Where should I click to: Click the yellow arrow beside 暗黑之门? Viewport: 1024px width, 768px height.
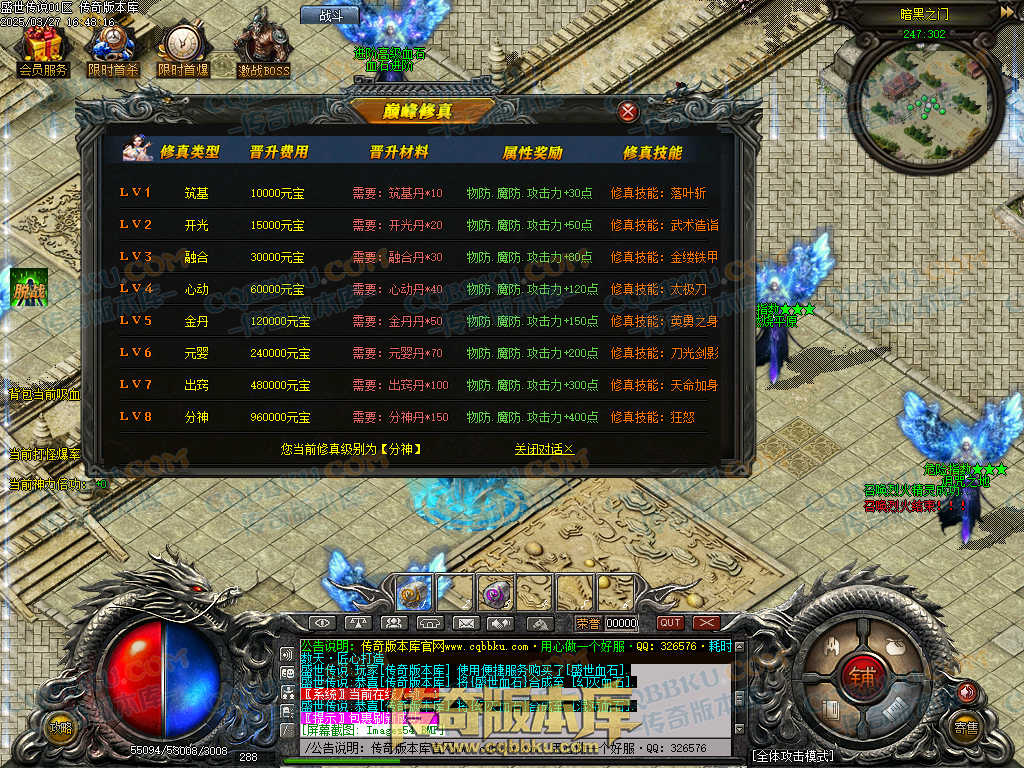click(x=1005, y=12)
